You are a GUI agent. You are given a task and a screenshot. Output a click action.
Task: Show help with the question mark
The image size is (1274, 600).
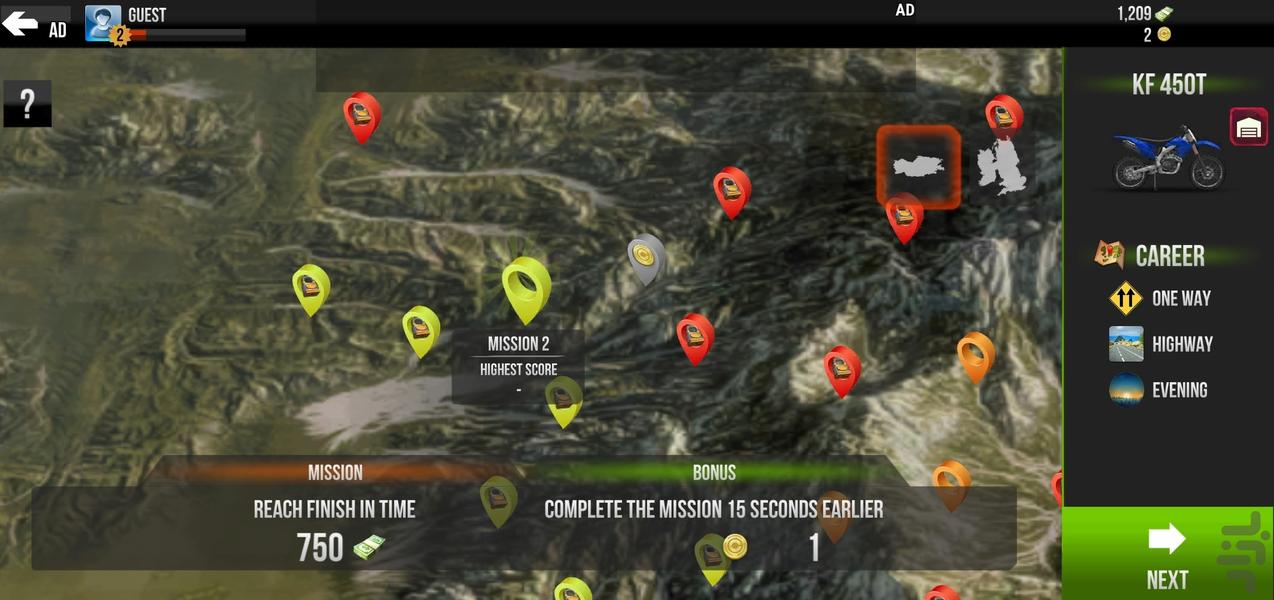coord(27,103)
